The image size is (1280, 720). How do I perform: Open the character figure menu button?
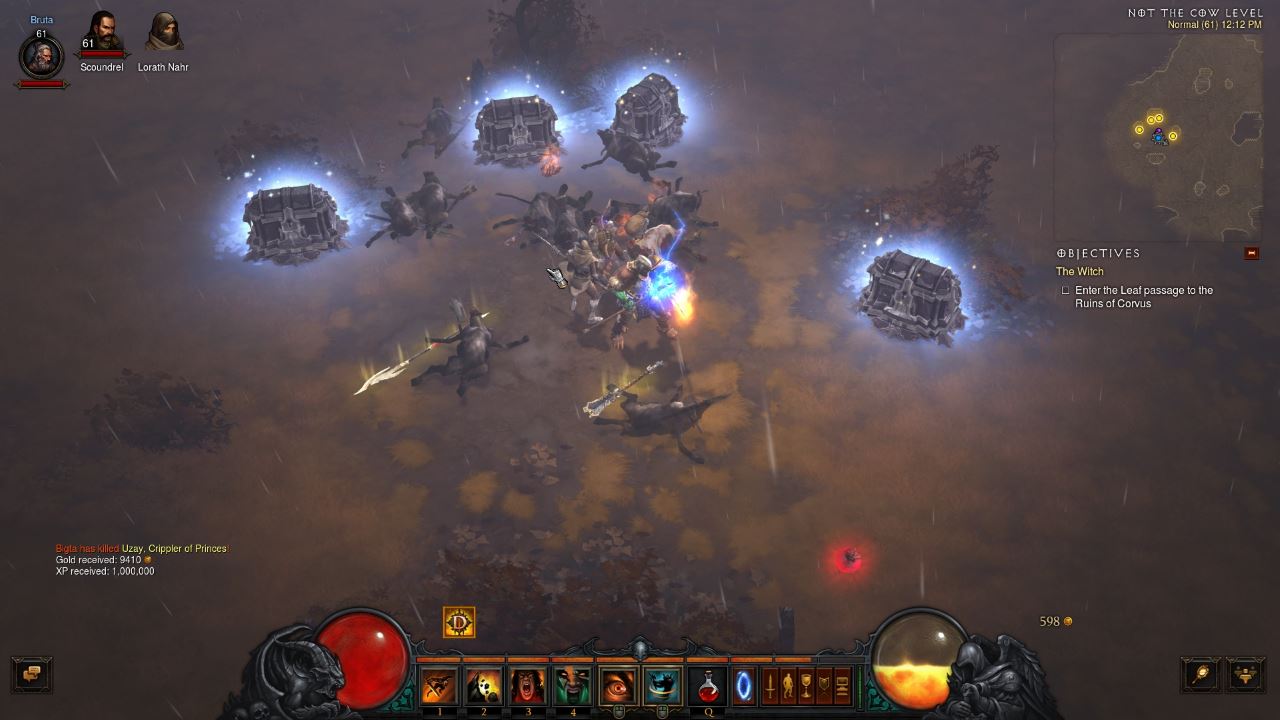pyautogui.click(x=789, y=686)
